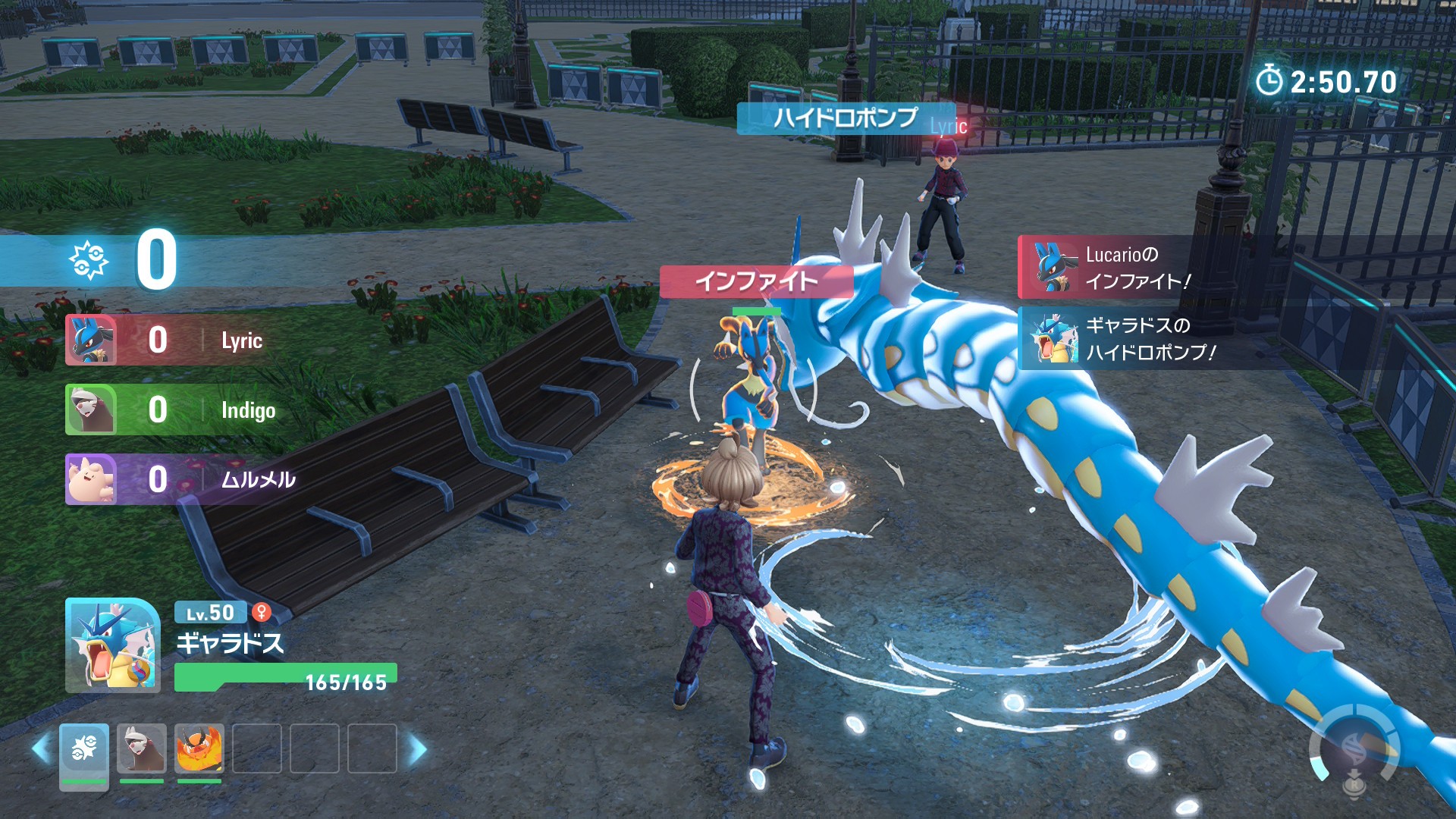Click the ギャラドス ハイドロポンプ log entry

click(1137, 338)
